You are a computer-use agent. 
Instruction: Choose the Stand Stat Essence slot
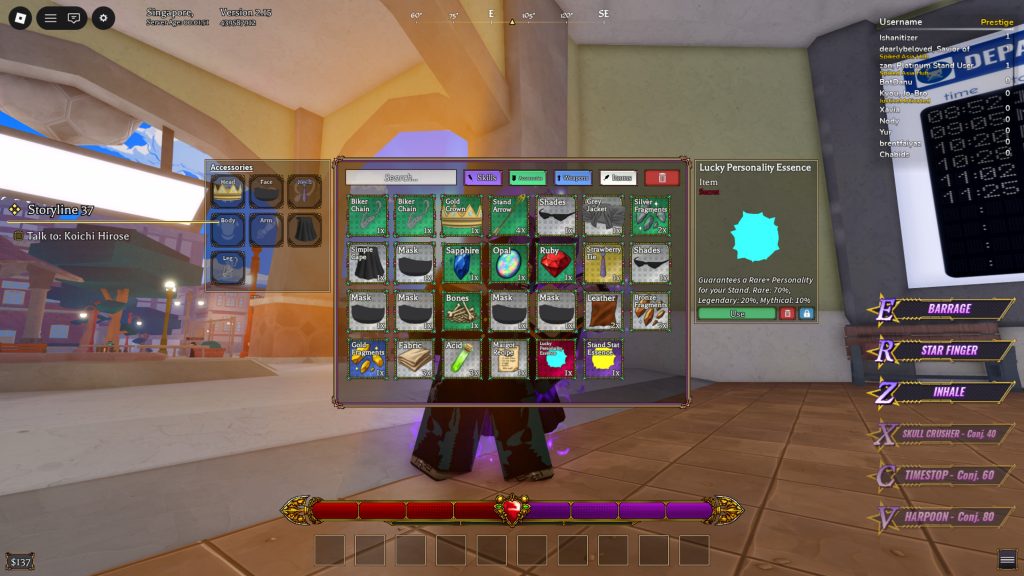tap(603, 358)
